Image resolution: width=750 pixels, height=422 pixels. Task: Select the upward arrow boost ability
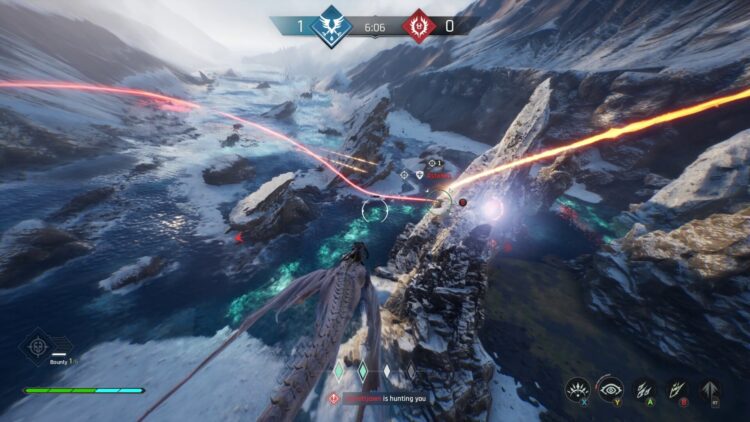click(711, 390)
